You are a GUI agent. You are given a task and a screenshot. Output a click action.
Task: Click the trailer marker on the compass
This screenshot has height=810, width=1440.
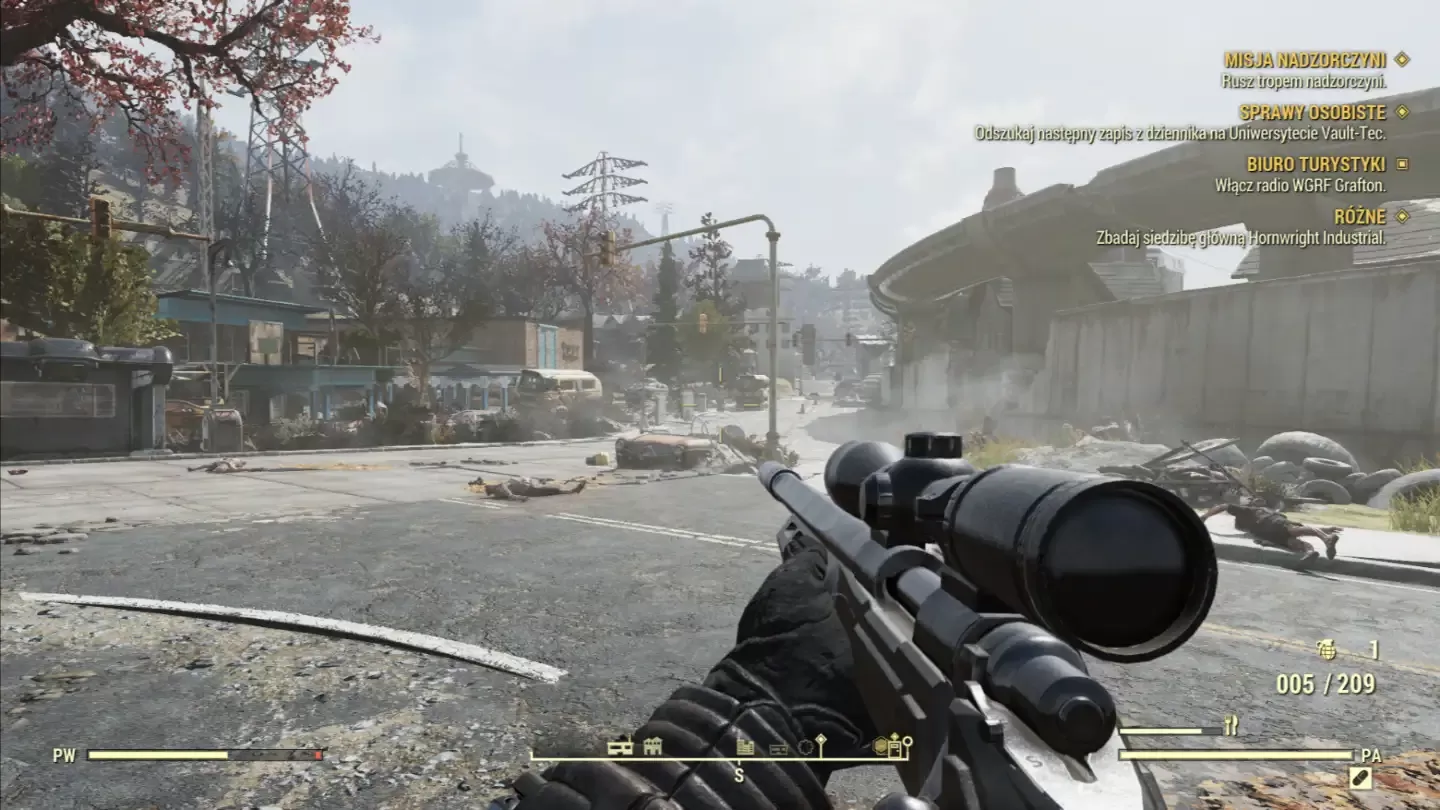coord(620,746)
